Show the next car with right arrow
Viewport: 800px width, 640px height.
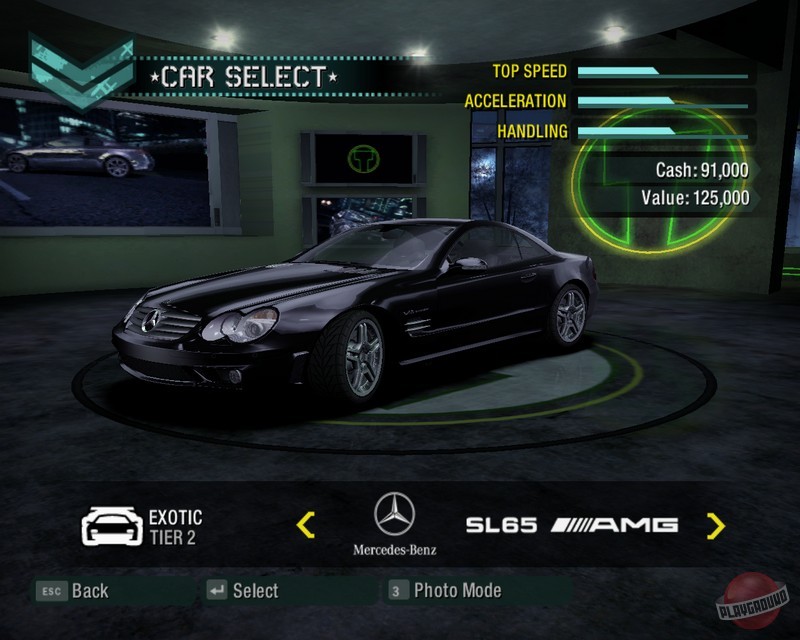pos(715,525)
